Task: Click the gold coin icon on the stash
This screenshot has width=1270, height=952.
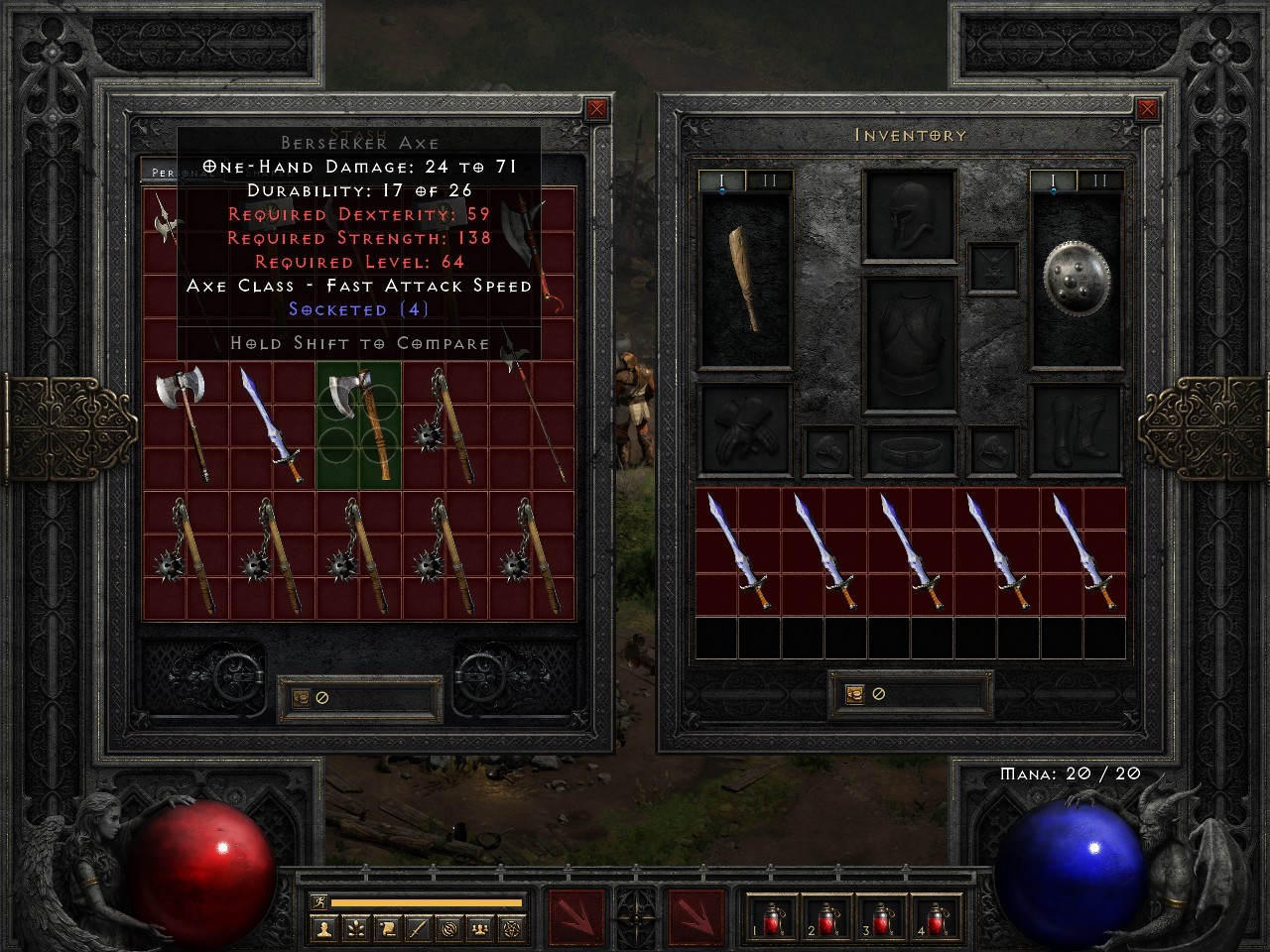Action: tap(301, 697)
